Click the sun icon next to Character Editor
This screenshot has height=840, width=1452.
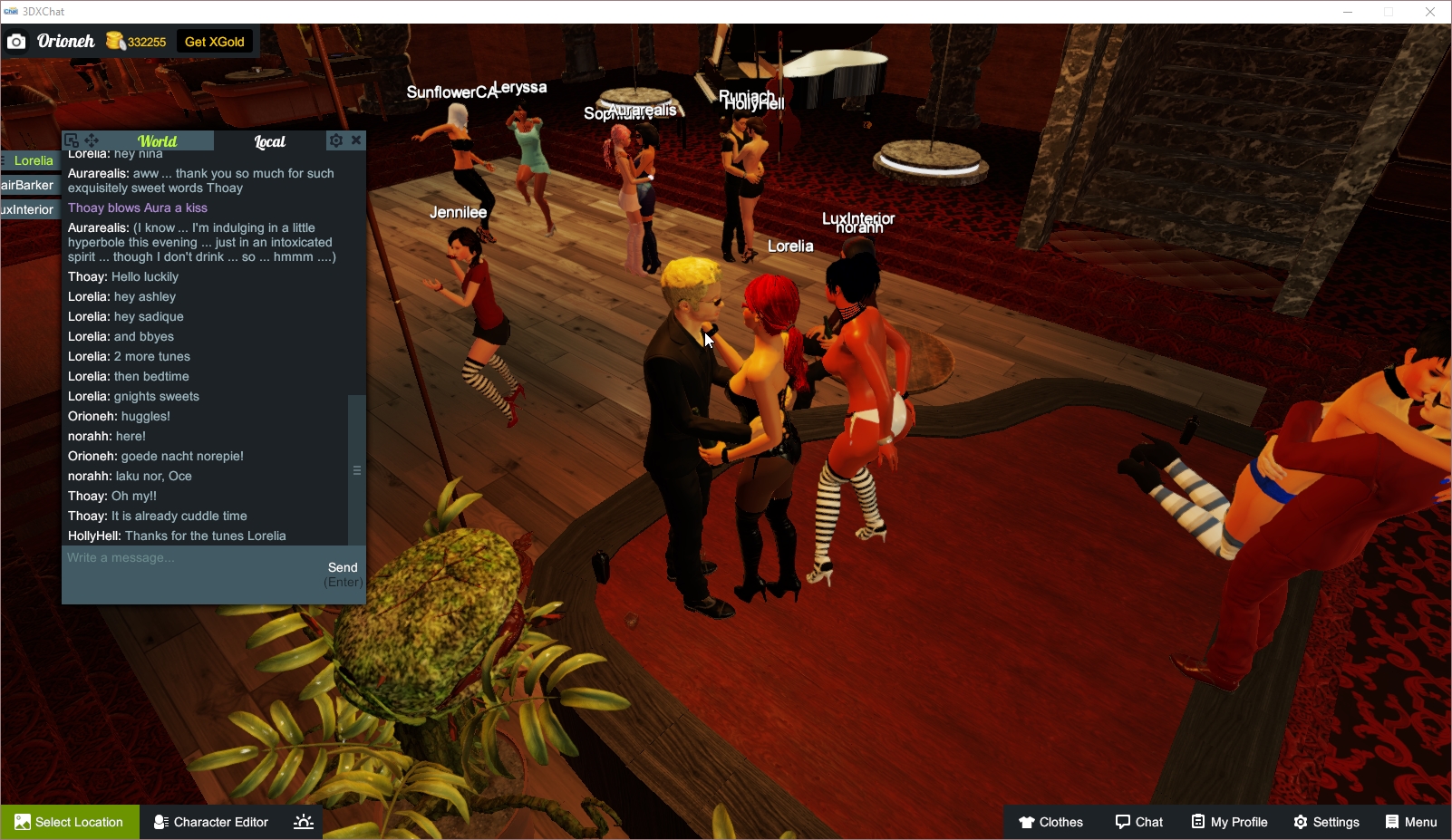(x=303, y=822)
